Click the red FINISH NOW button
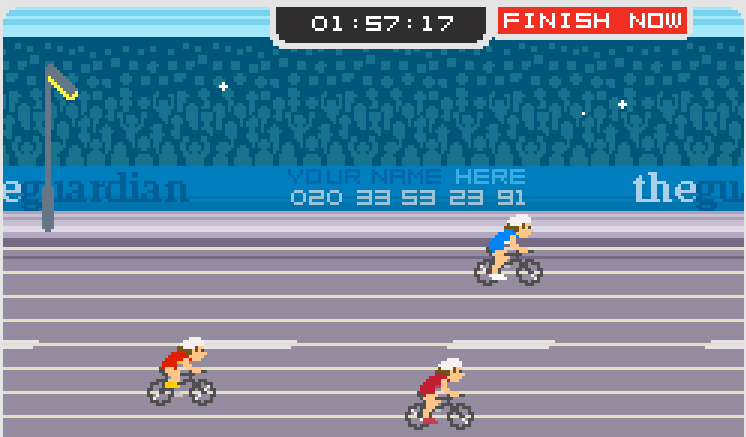The height and width of the screenshot is (437, 746). (593, 21)
